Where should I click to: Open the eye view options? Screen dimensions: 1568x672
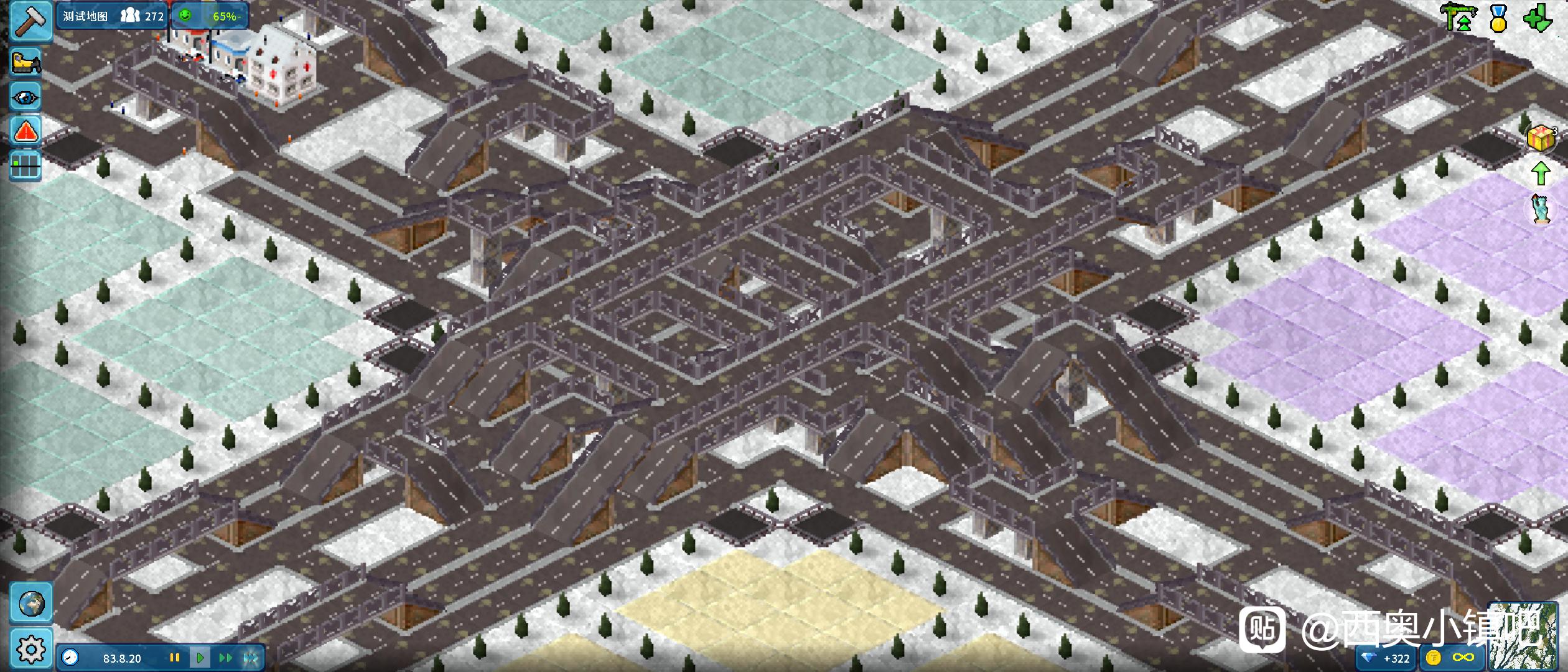coord(26,97)
